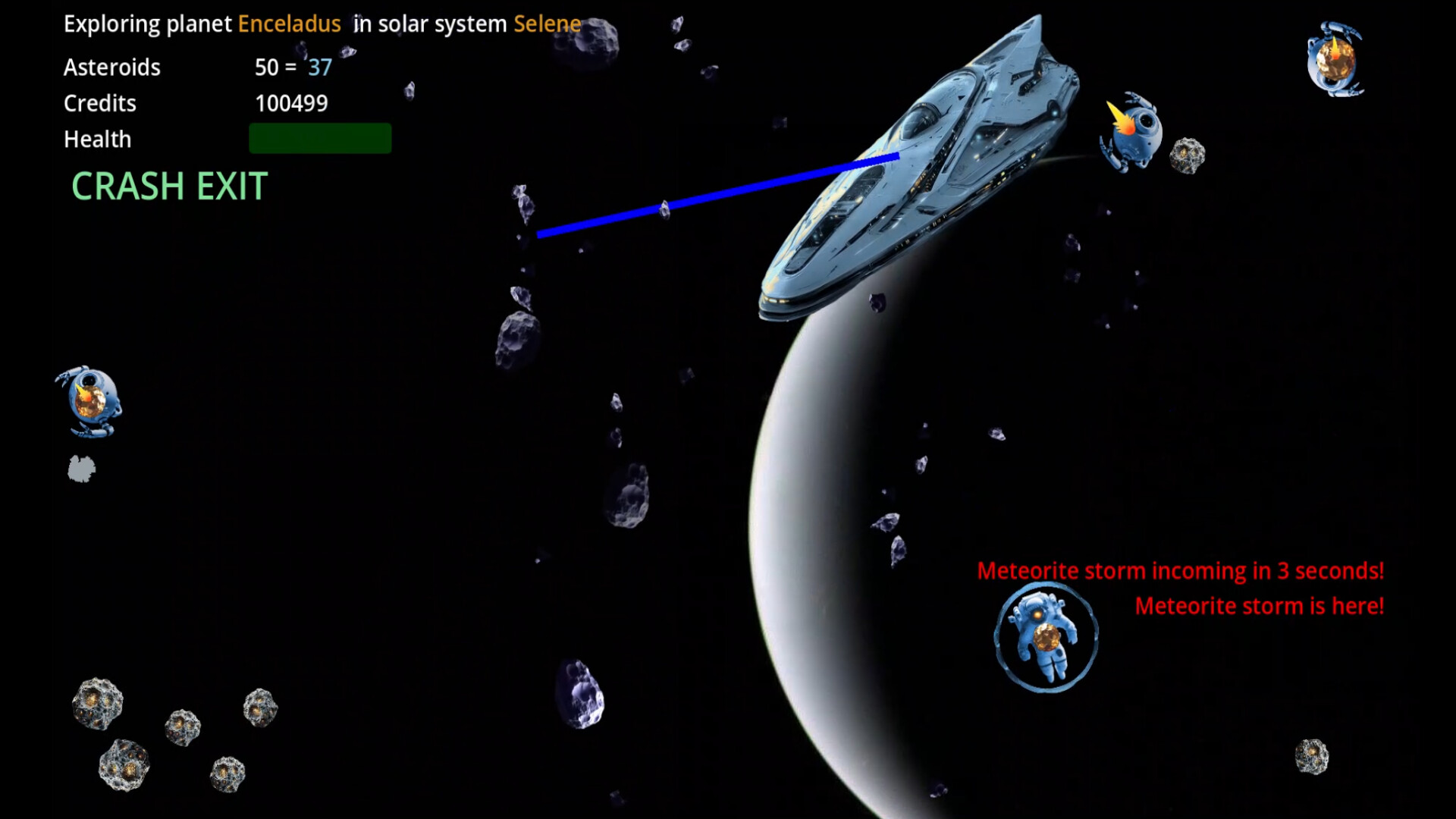Click the solar system name Selene
Screen dimensions: 1456x819
(x=546, y=24)
